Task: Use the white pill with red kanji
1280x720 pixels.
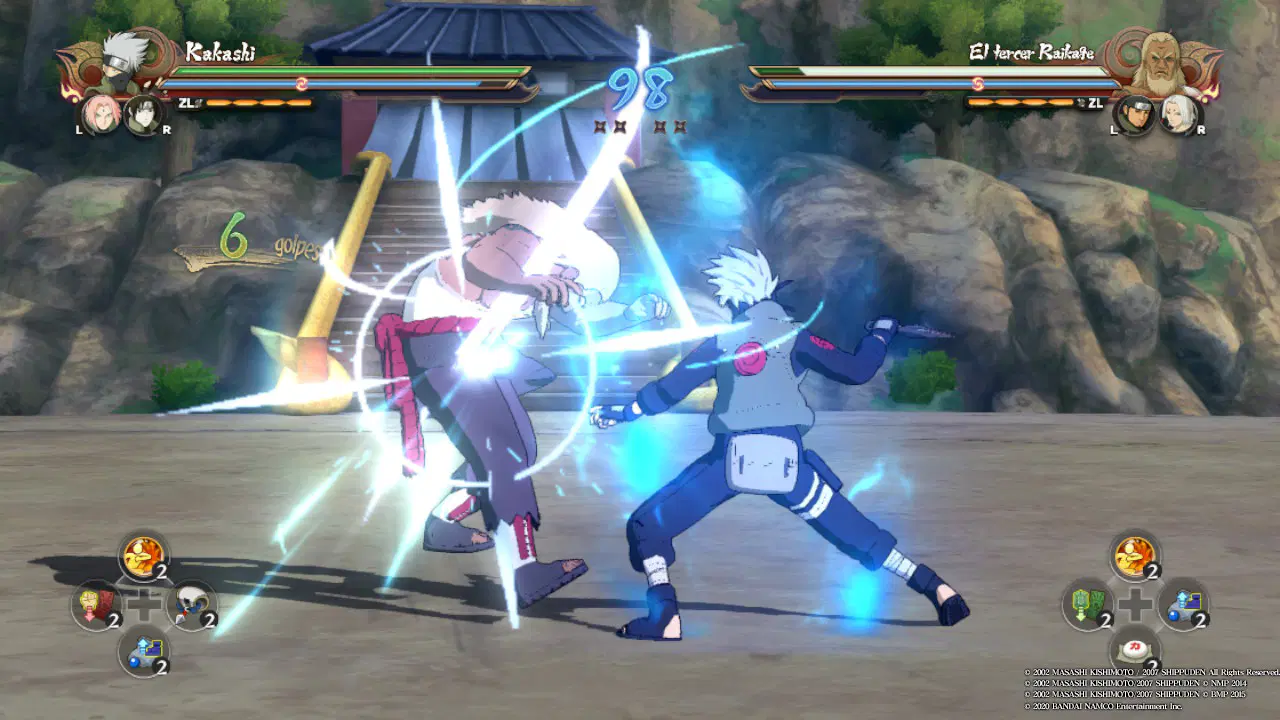Action: coord(1133,648)
